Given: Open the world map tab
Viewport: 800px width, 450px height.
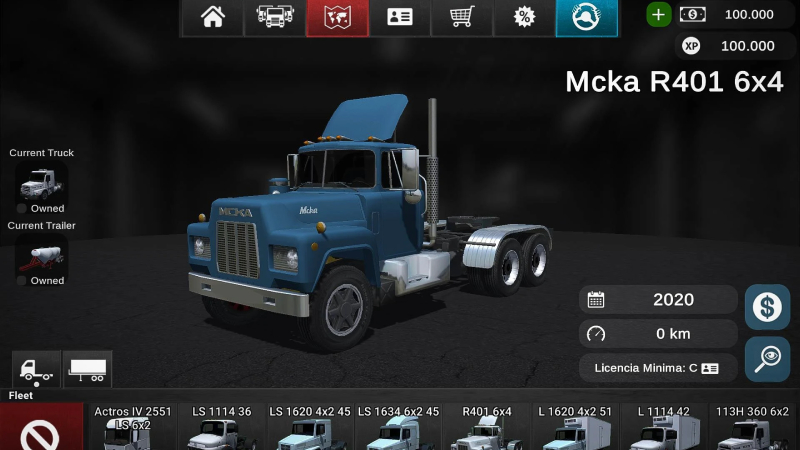Looking at the screenshot, I should 337,17.
